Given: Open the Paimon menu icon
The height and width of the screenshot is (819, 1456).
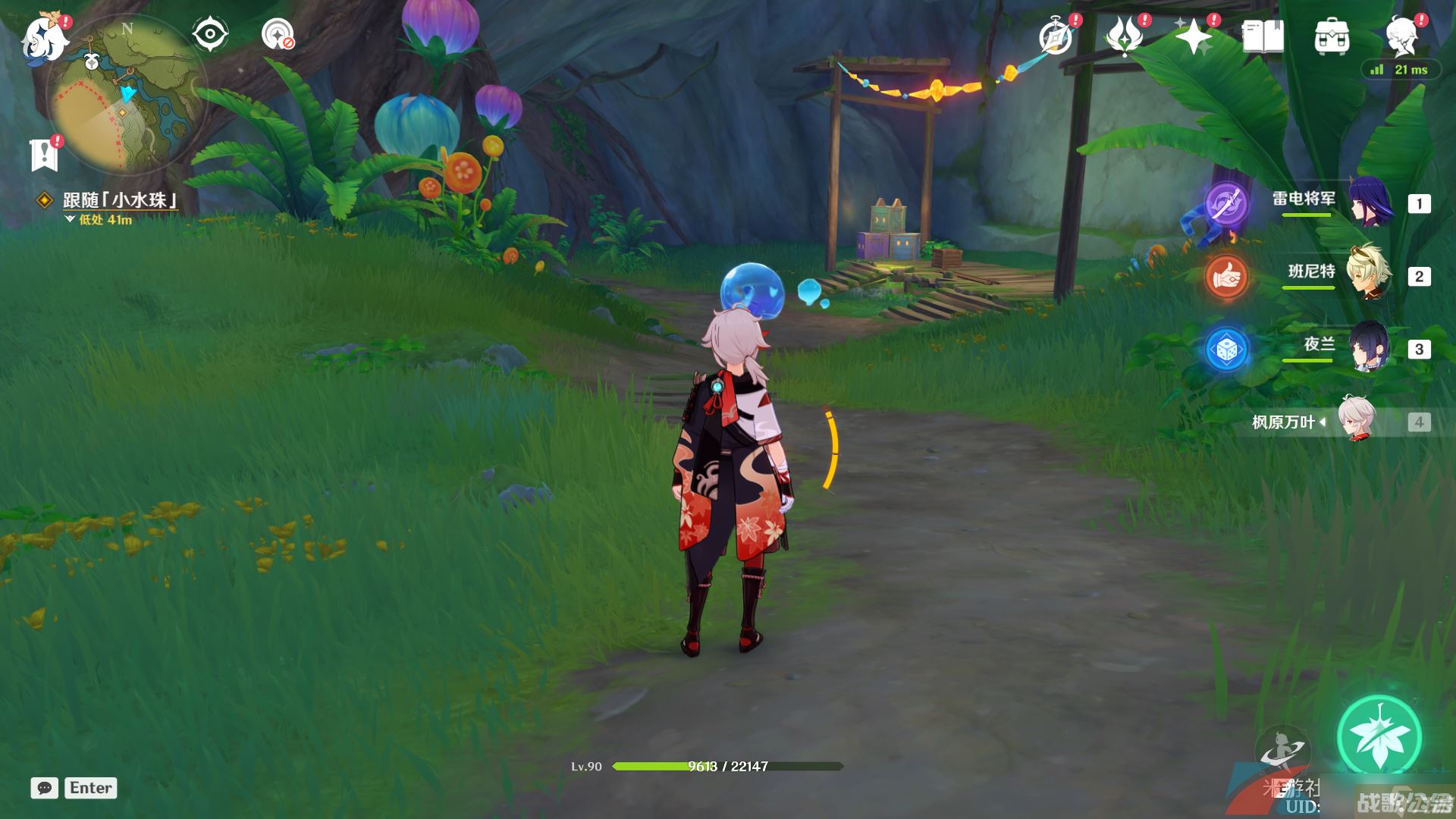Looking at the screenshot, I should (x=44, y=38).
